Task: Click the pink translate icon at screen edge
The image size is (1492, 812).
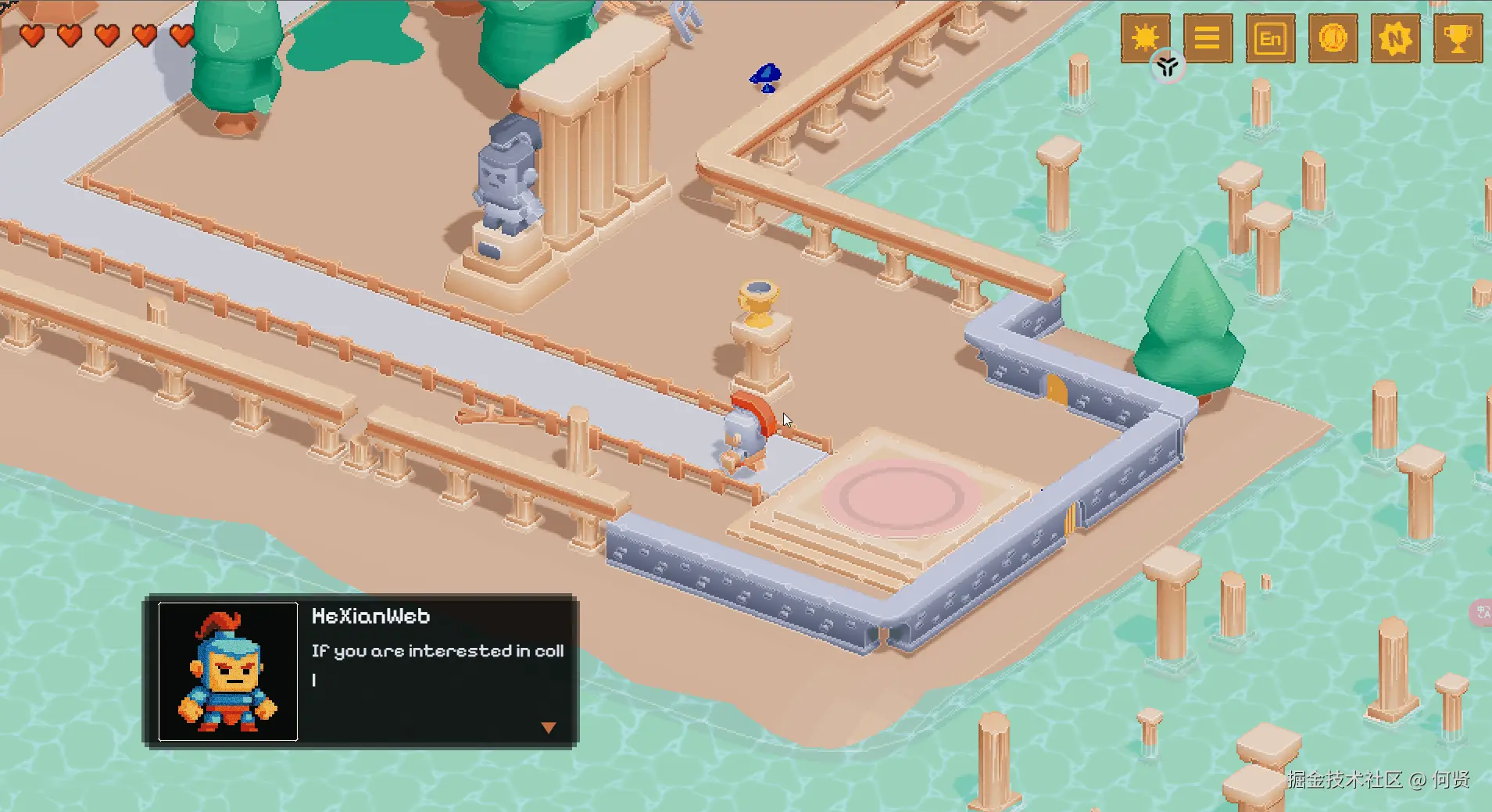Action: click(1483, 612)
